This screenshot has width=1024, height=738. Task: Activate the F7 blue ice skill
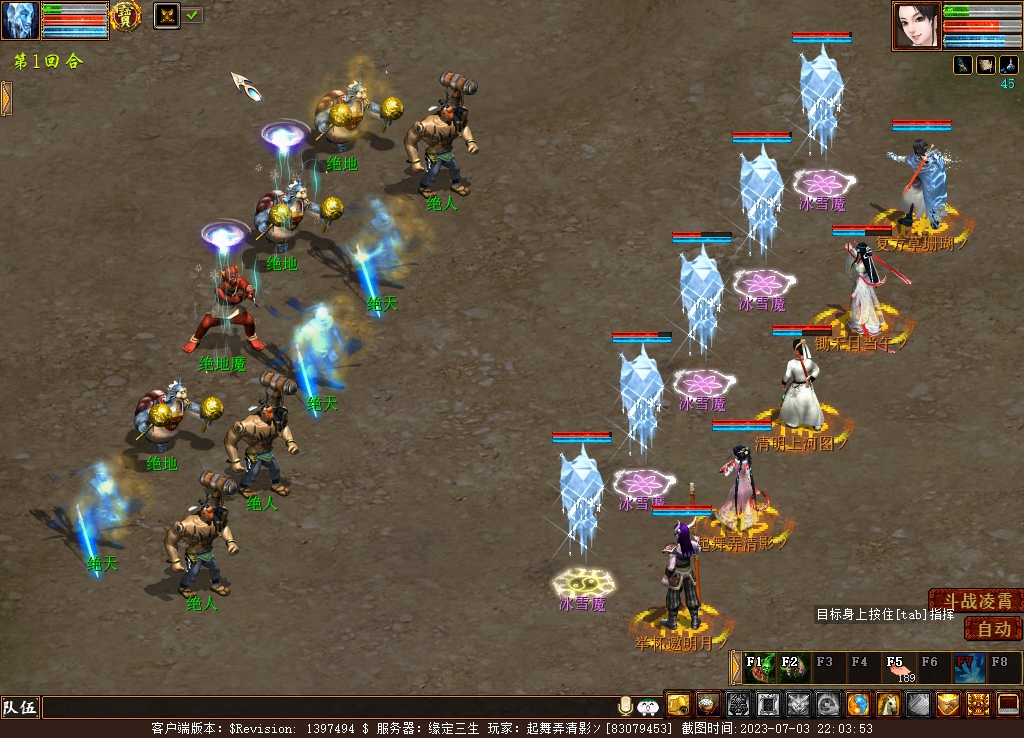tap(966, 667)
